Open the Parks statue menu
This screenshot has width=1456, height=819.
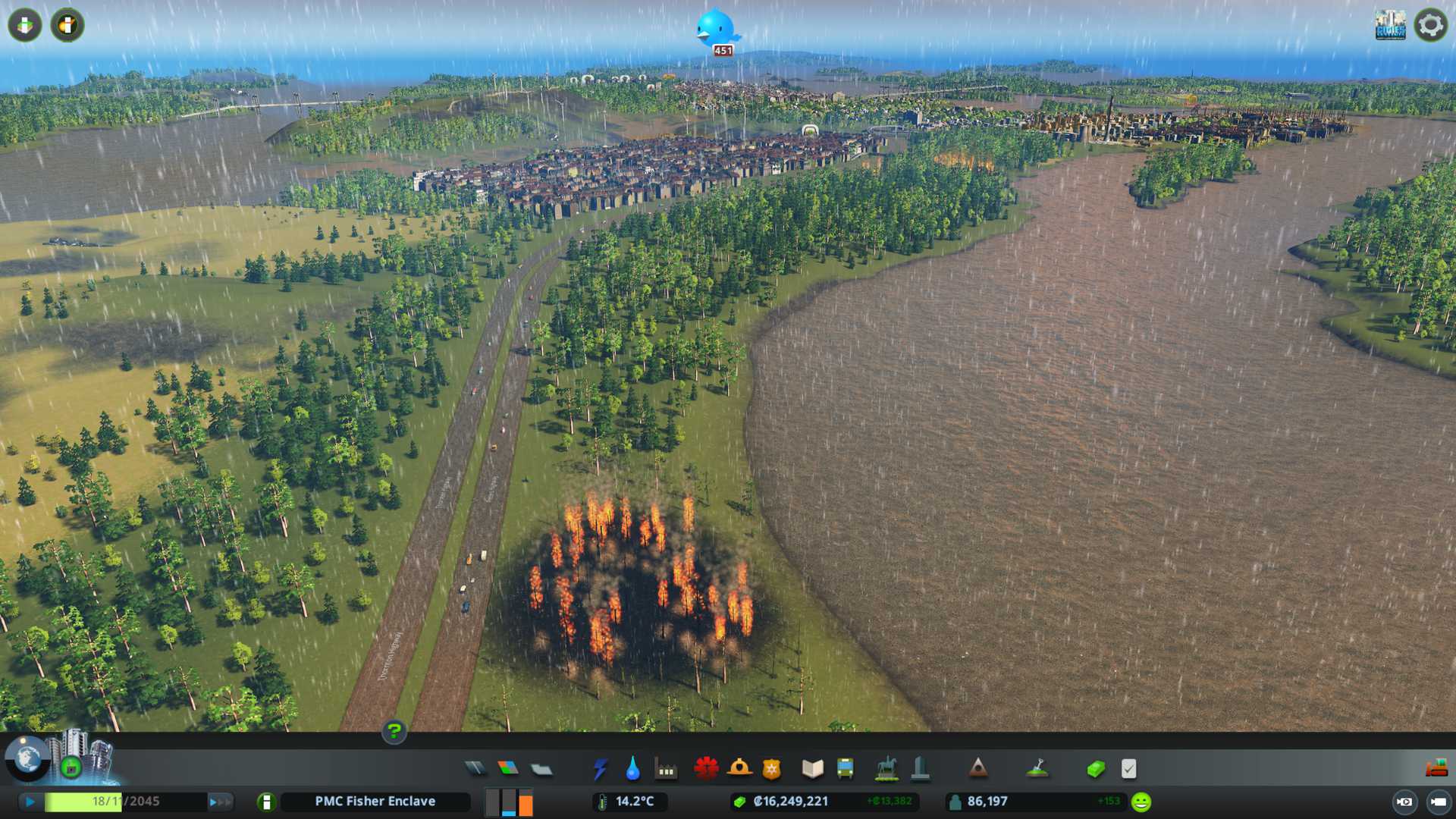886,769
